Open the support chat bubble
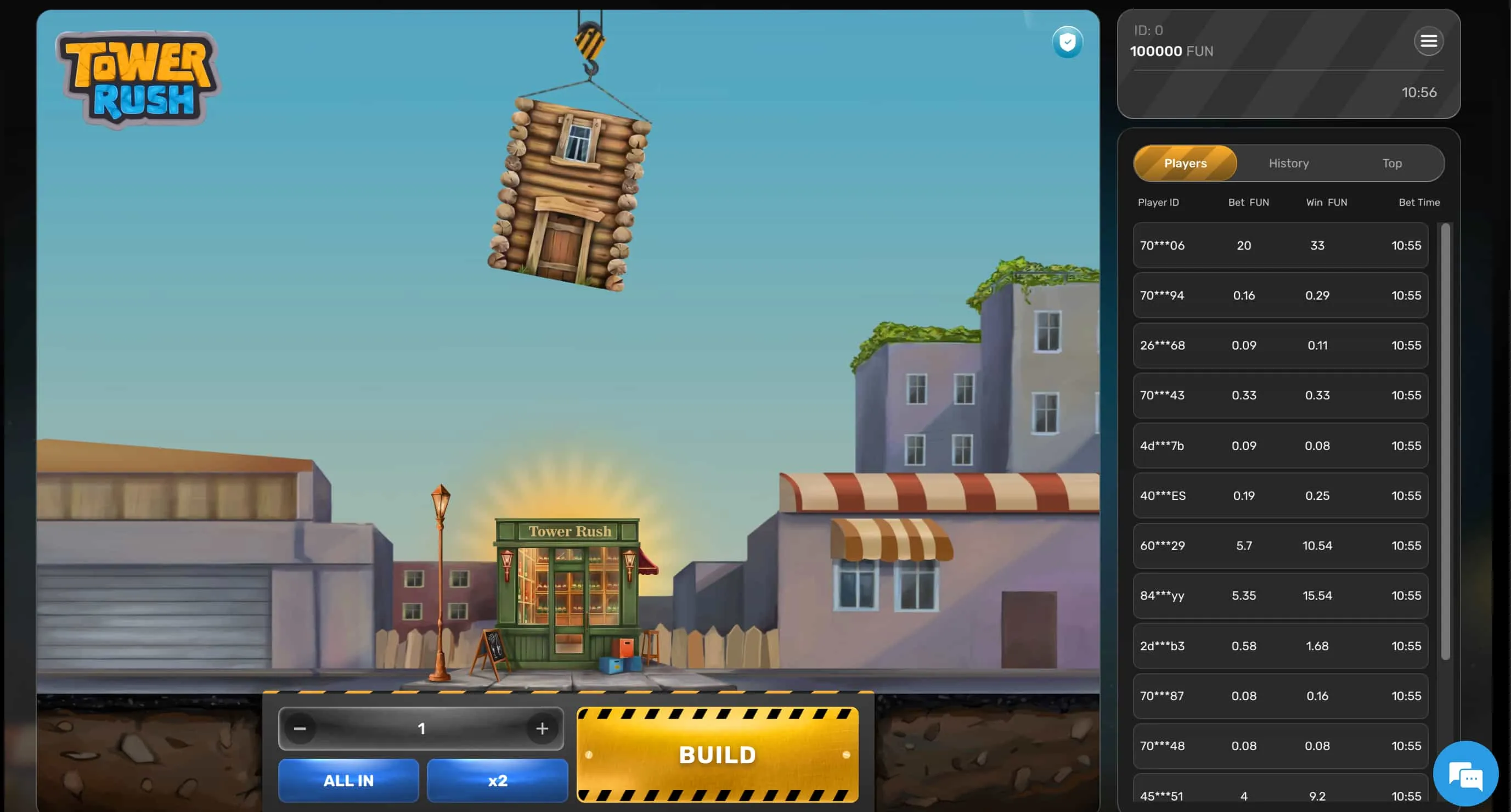1511x812 pixels. [1465, 773]
